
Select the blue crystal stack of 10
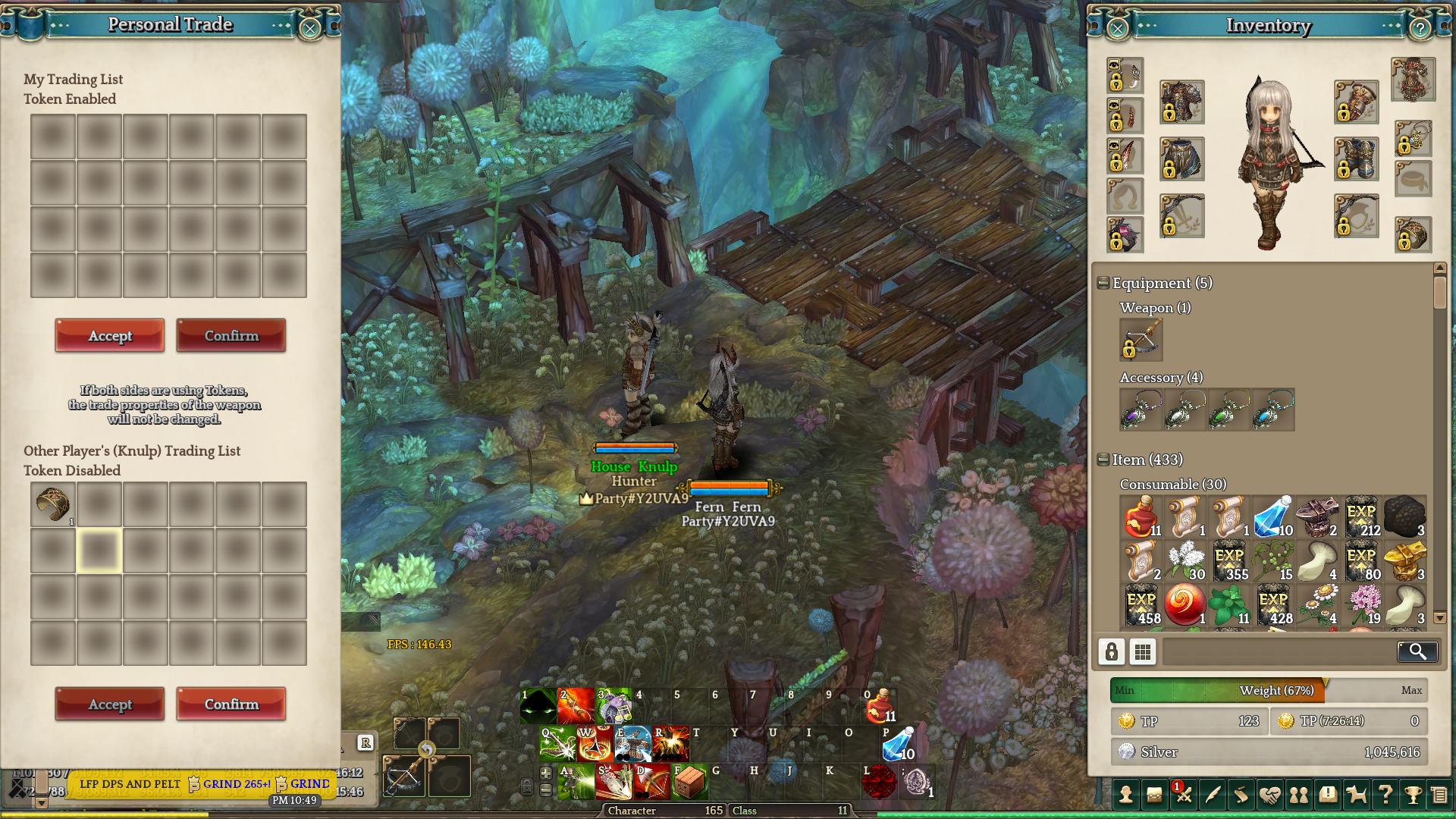tap(1272, 516)
